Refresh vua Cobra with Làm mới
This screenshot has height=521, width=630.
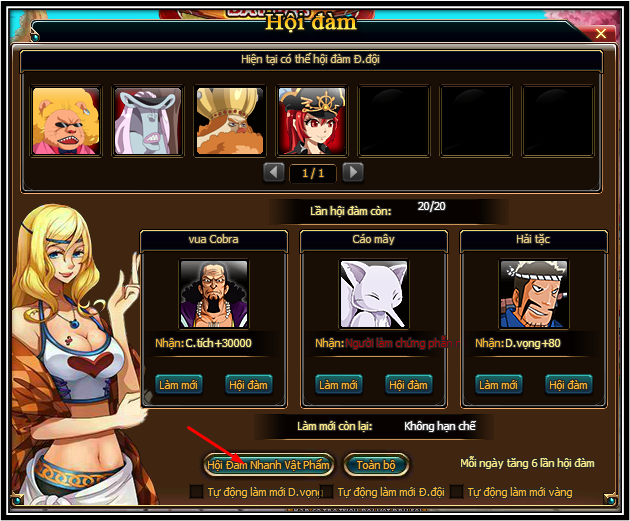180,385
